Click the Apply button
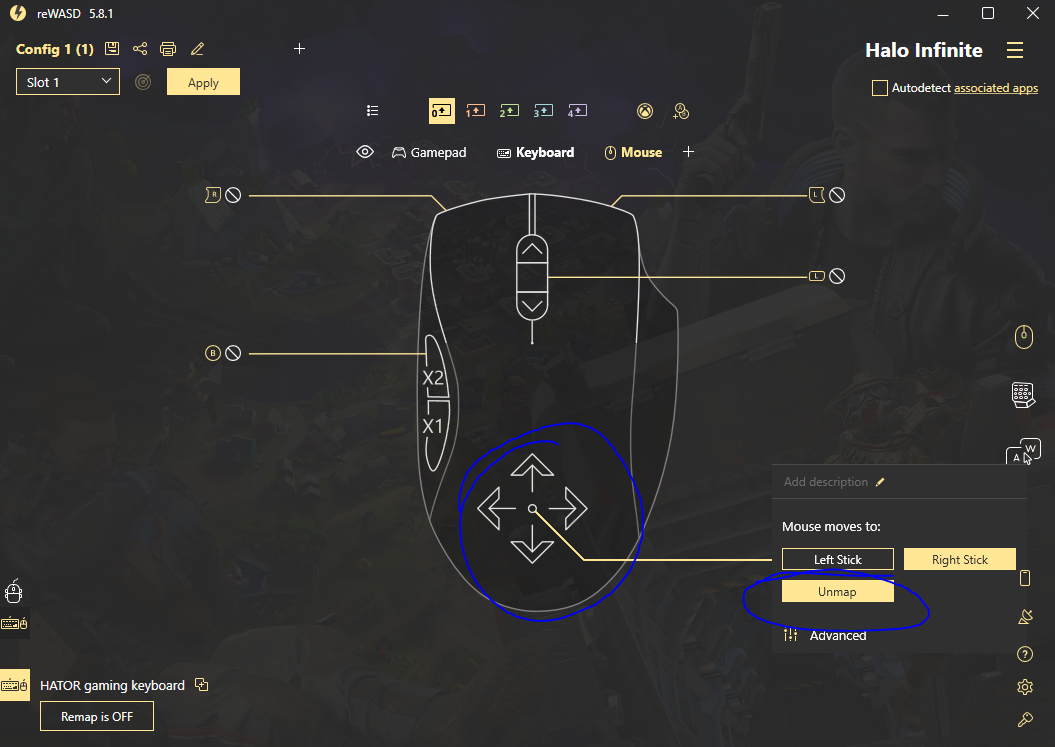 (x=203, y=82)
